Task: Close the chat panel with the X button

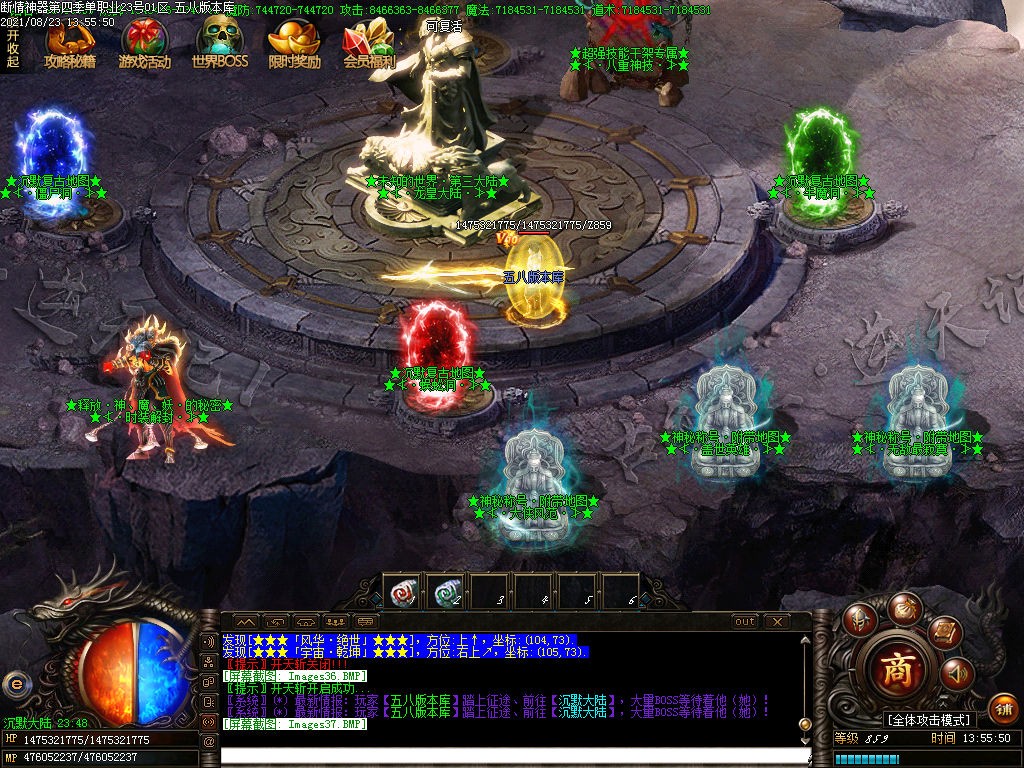Action: [x=776, y=621]
